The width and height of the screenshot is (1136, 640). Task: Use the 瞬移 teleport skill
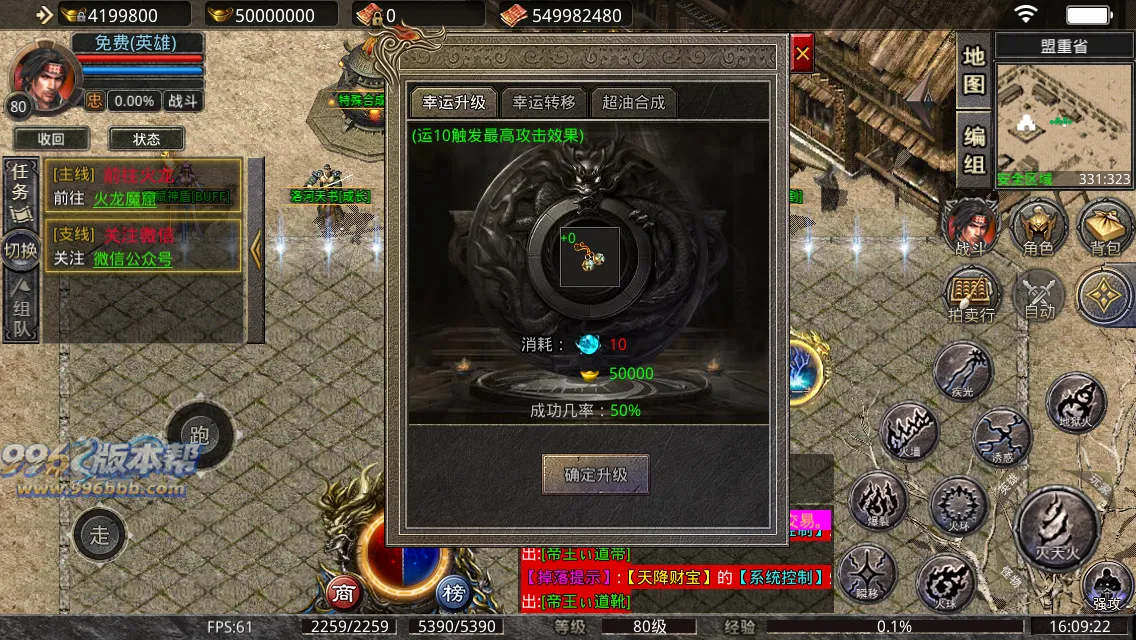pyautogui.click(x=867, y=574)
